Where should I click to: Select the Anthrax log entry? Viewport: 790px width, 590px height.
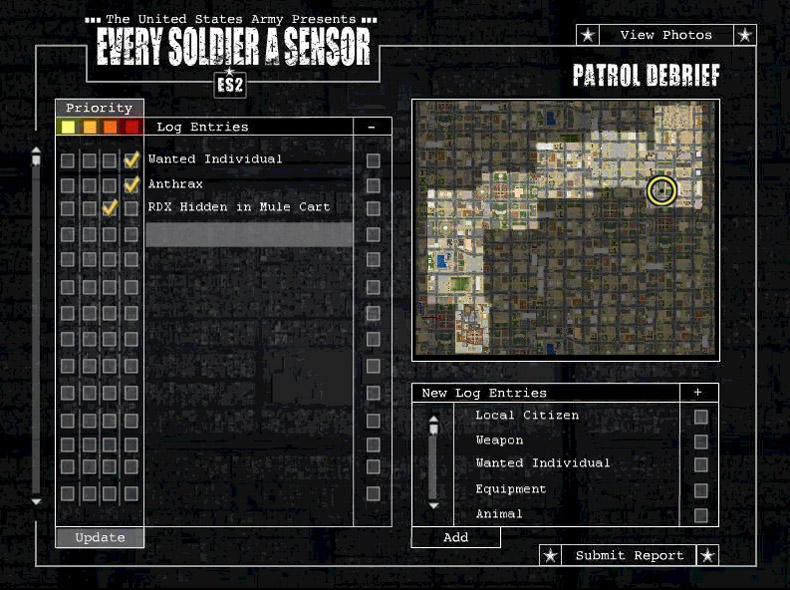click(x=176, y=184)
